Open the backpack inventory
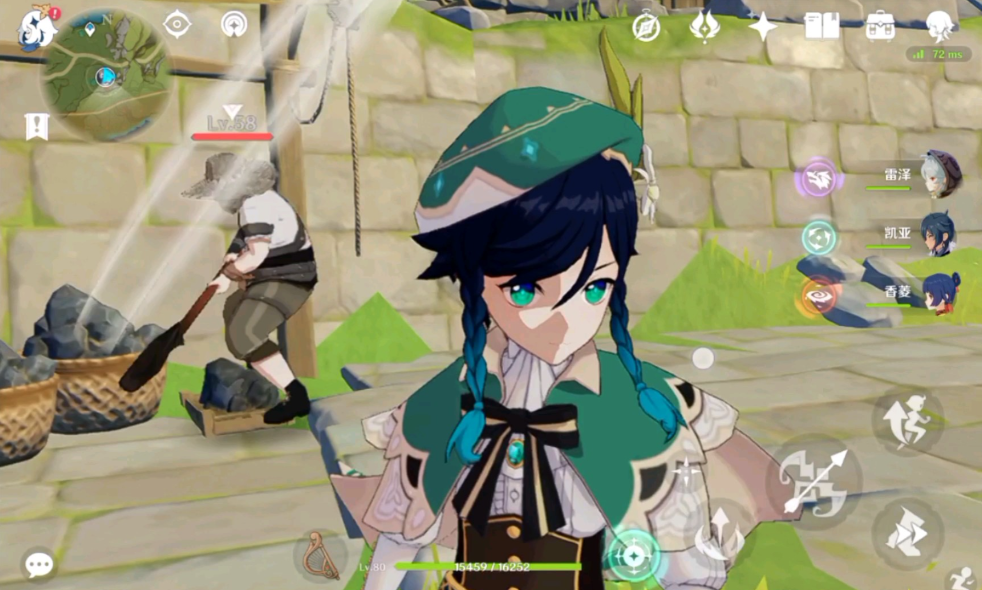This screenshot has width=982, height=590. [880, 26]
